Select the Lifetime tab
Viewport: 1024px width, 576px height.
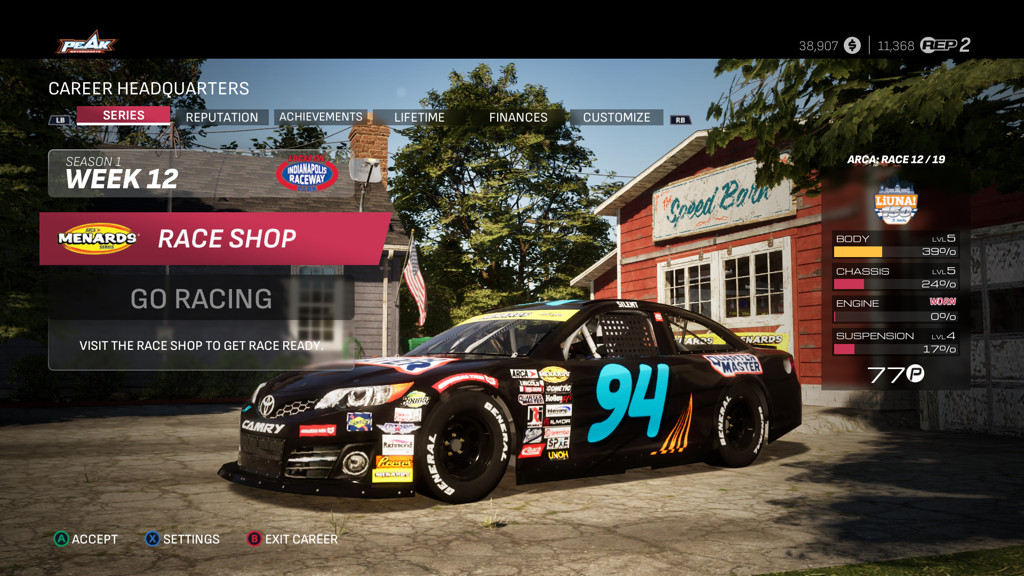419,117
